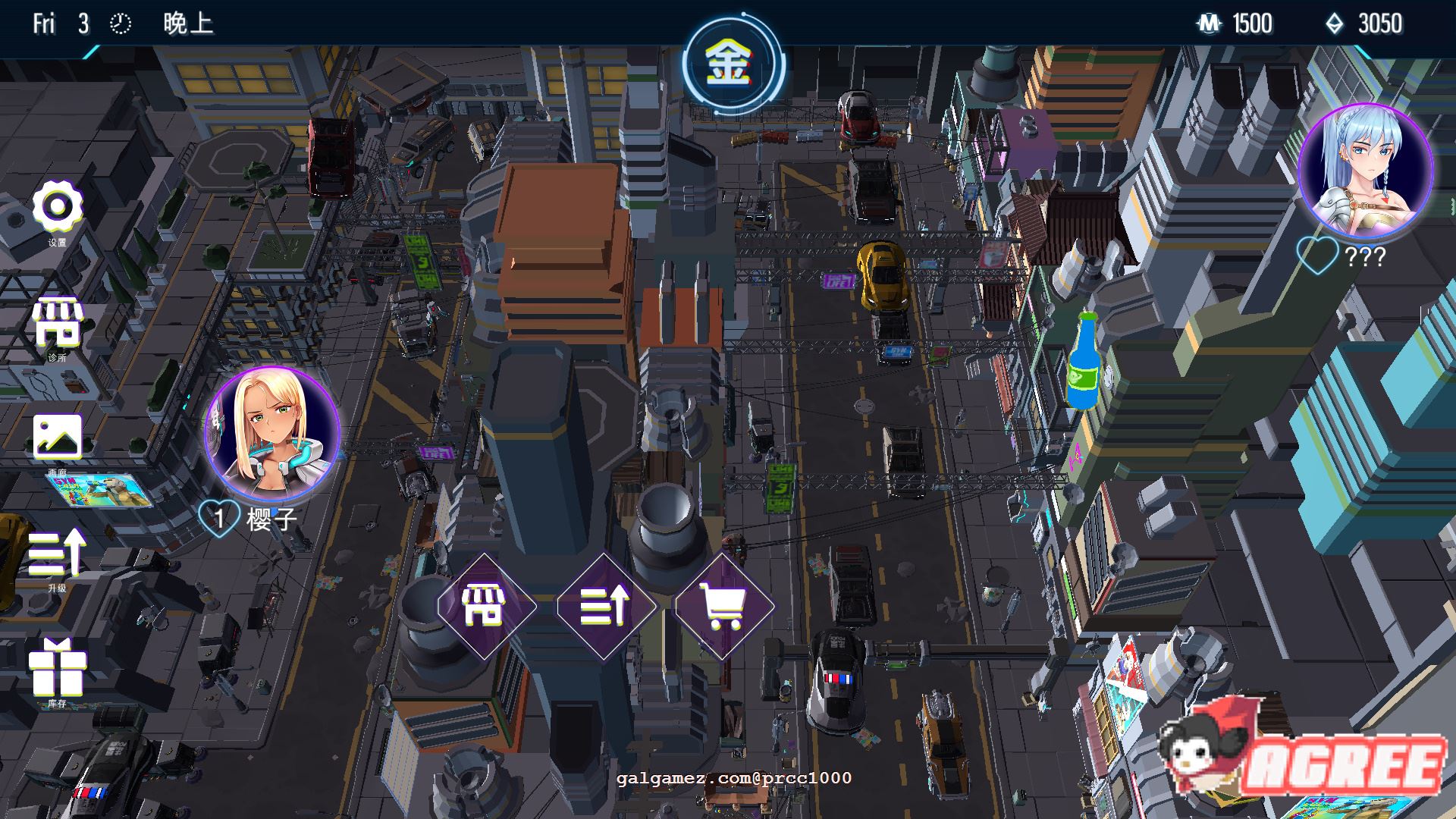The height and width of the screenshot is (819, 1456).
Task: Click the diamond-shaped upgrade arrow button
Action: point(604,605)
